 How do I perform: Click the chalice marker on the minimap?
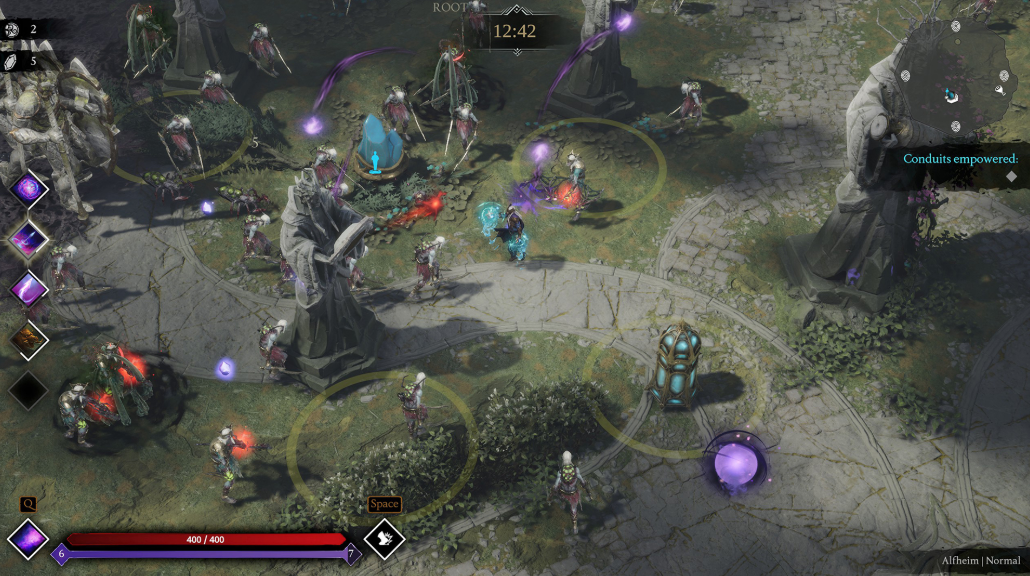tap(998, 90)
